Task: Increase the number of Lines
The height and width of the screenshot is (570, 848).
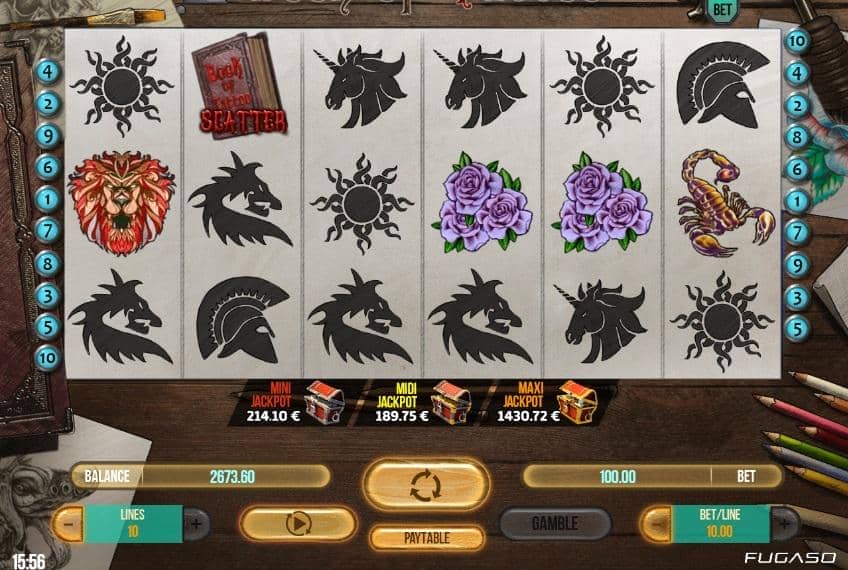Action: 196,523
